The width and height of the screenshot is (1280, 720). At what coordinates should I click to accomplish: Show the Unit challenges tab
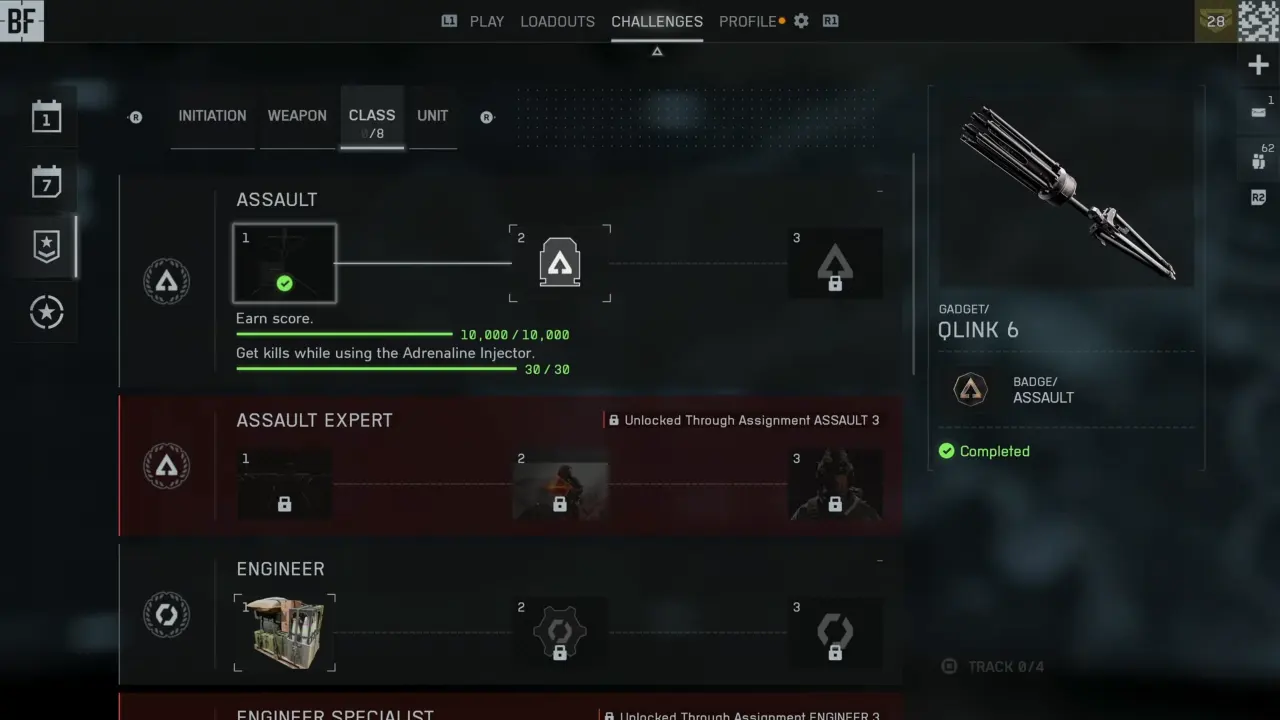pyautogui.click(x=432, y=116)
